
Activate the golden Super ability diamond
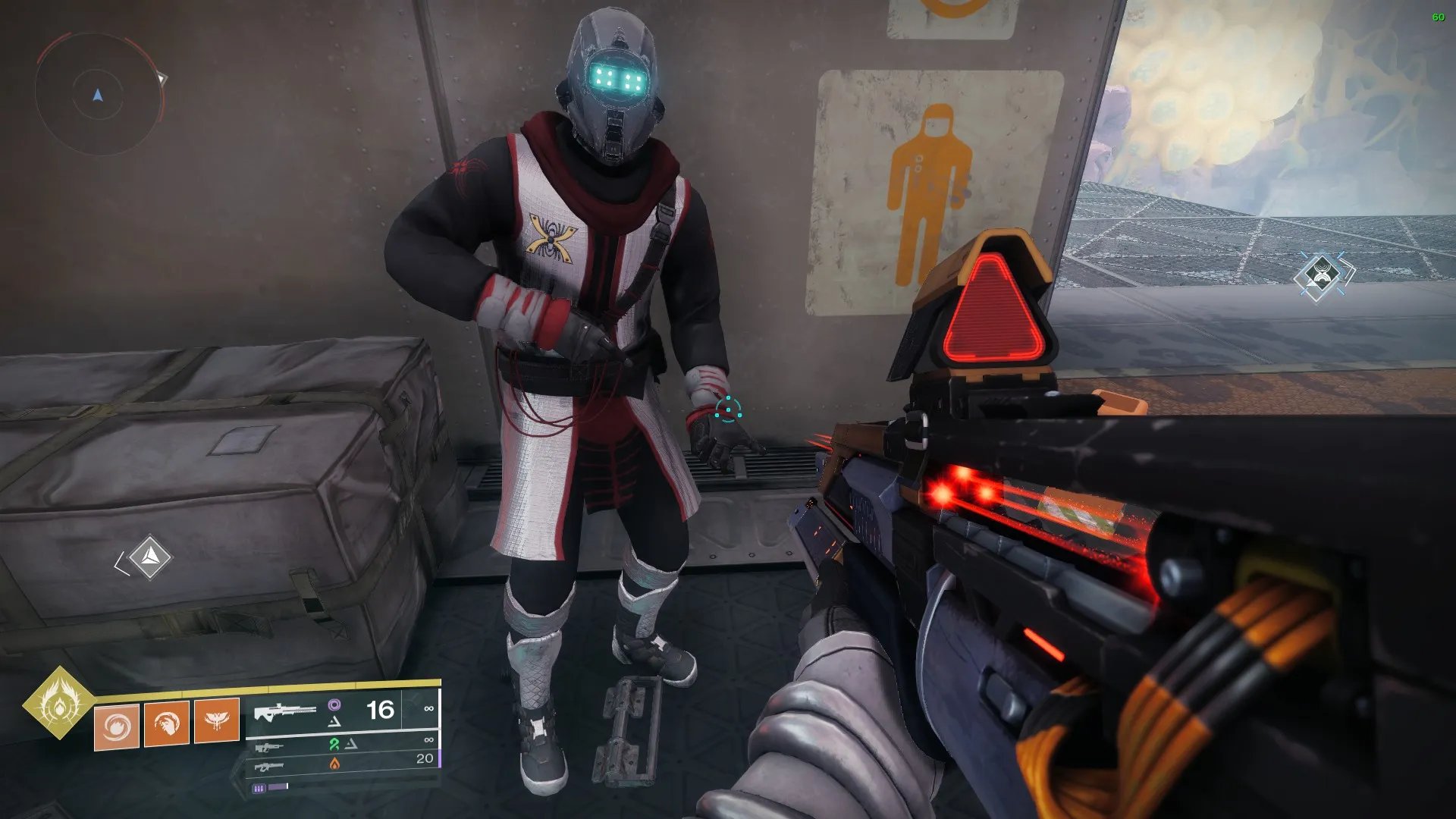coord(59,703)
